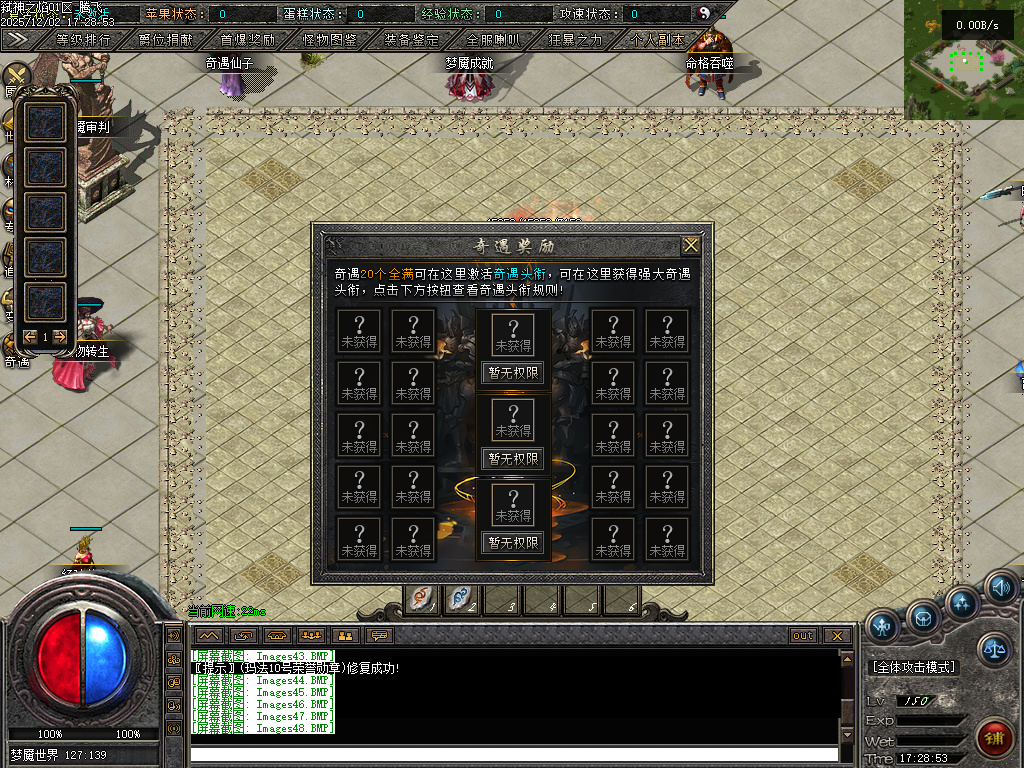This screenshot has height=768, width=1024.
Task: Close the 奇遇奖励 reward window
Action: tap(691, 246)
